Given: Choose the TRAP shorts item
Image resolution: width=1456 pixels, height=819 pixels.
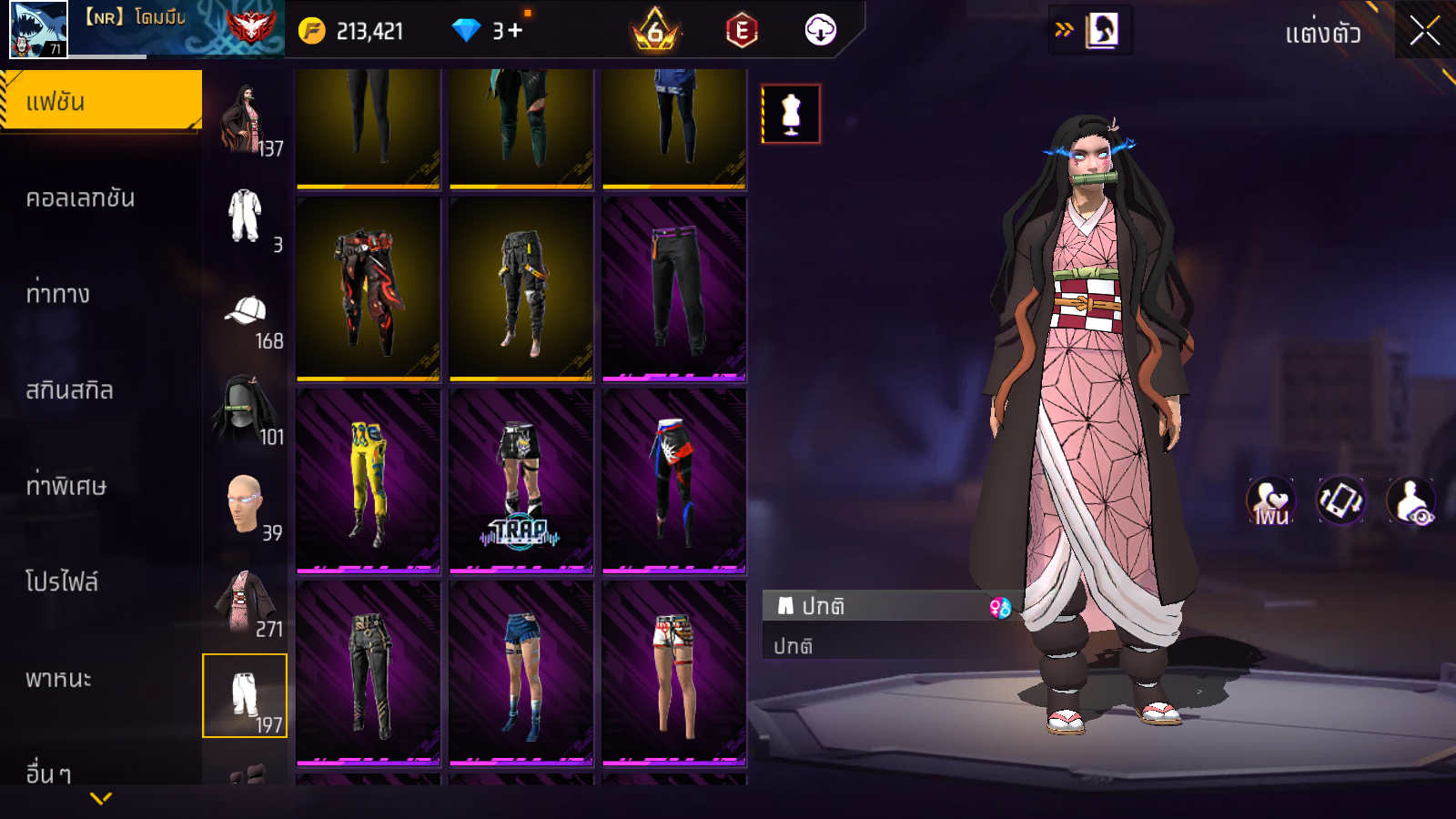Looking at the screenshot, I should [x=521, y=481].
